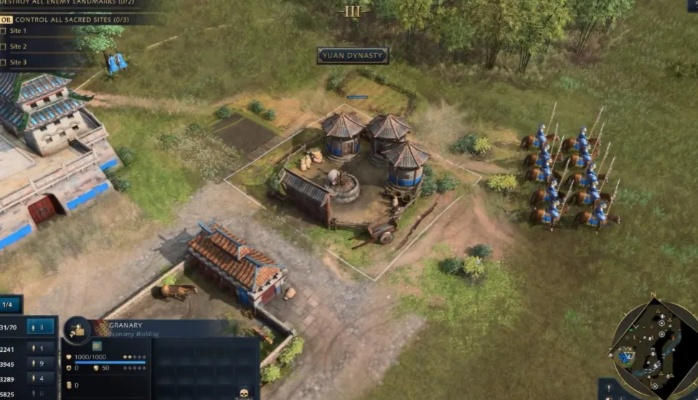Click the Site 2 objective entry

(x=18, y=46)
